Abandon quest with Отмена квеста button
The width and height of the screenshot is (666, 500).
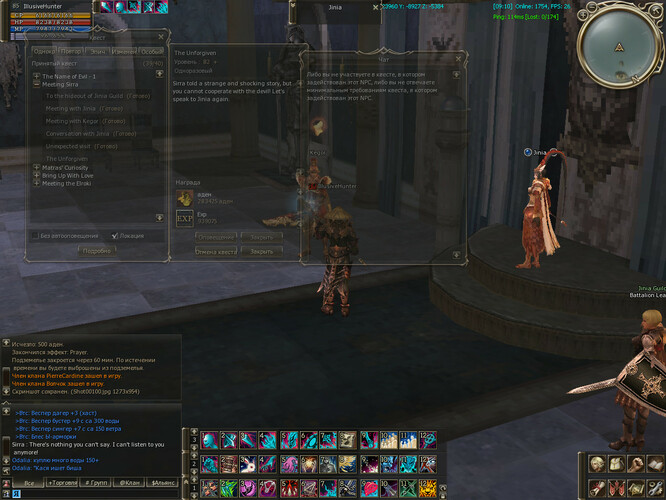(x=214, y=251)
